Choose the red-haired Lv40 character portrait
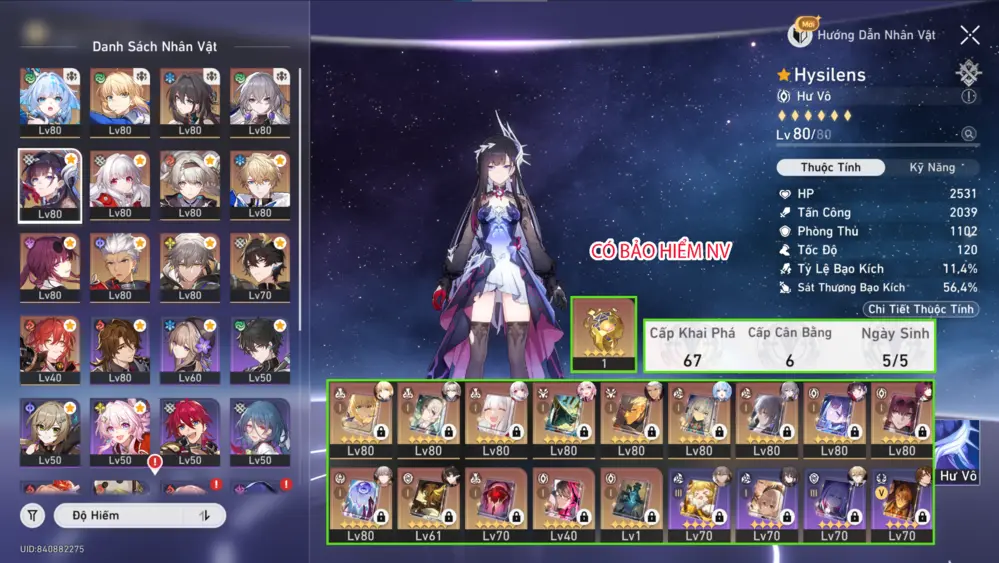Screen dimensions: 999x563 50,344
